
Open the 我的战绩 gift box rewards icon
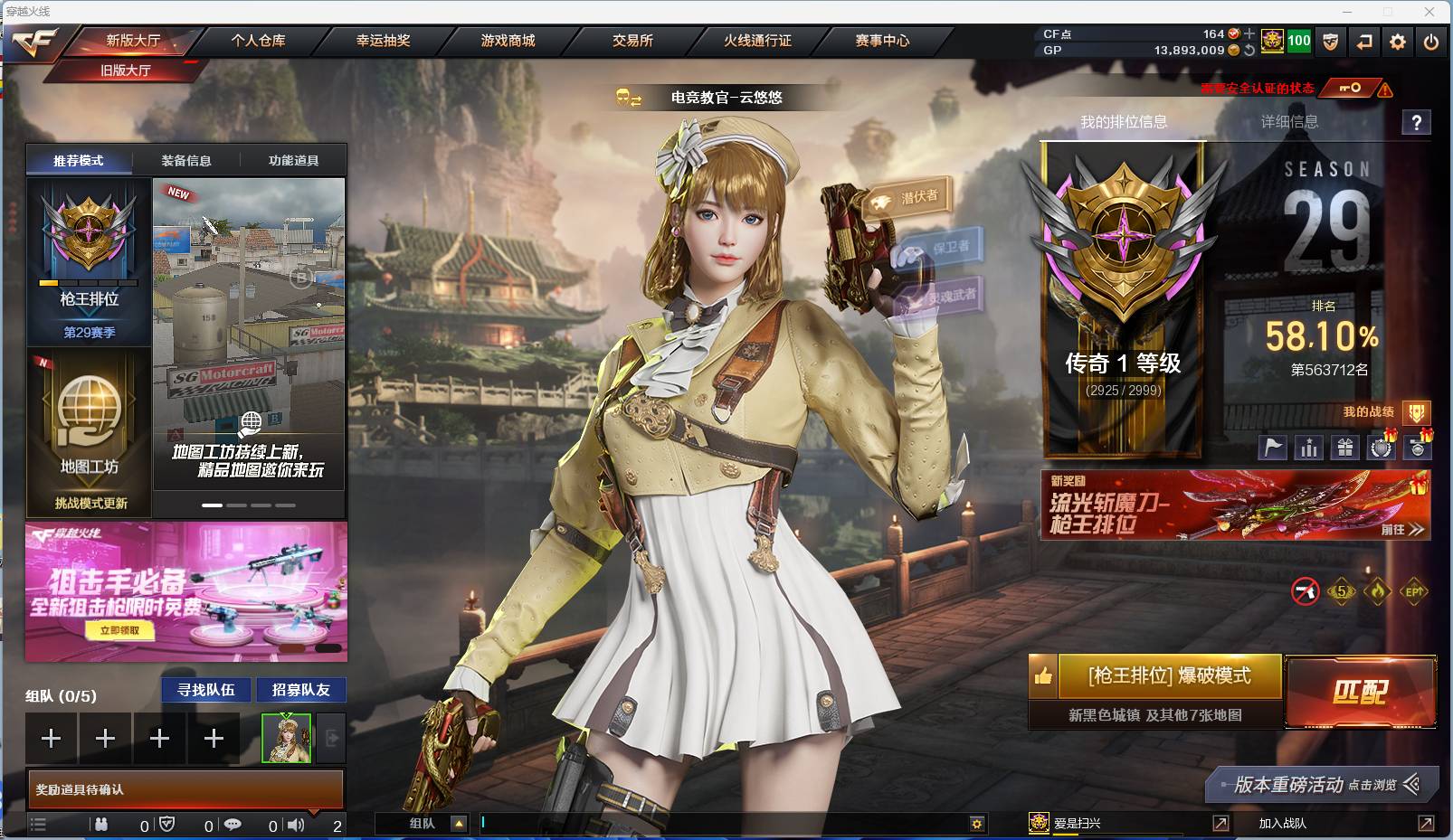point(1345,446)
